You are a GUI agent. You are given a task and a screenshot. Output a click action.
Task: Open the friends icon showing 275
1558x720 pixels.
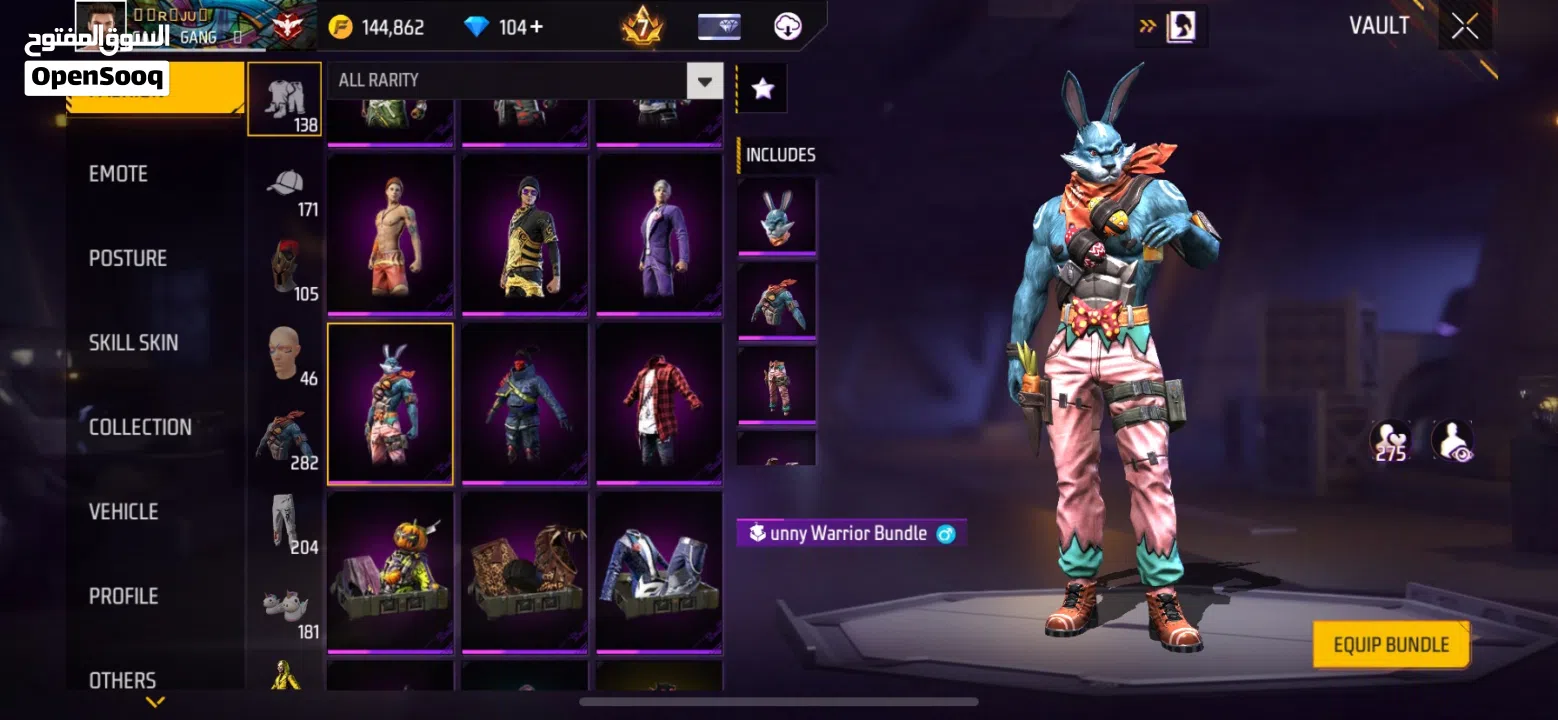point(1390,440)
